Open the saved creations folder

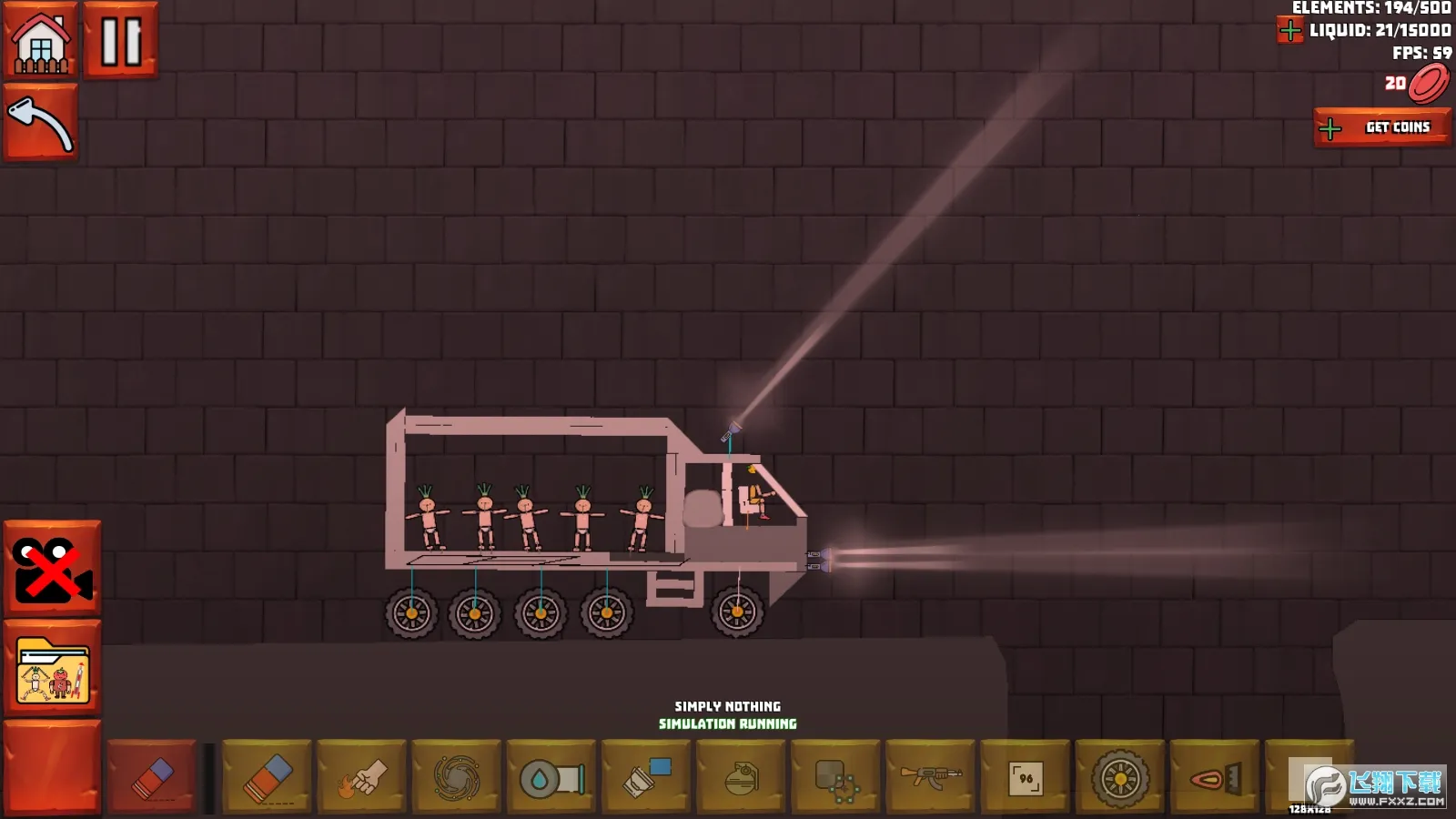[x=53, y=671]
